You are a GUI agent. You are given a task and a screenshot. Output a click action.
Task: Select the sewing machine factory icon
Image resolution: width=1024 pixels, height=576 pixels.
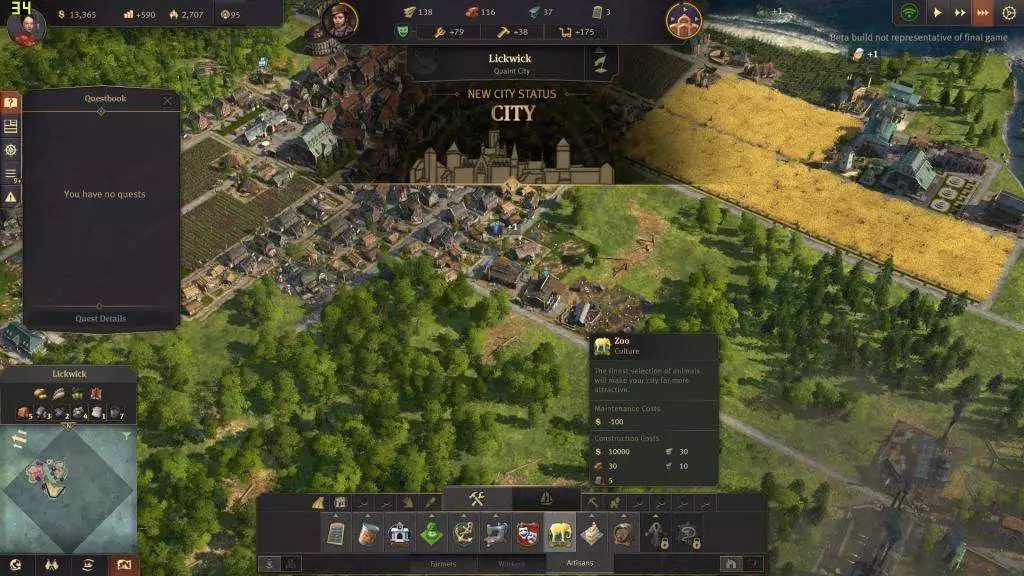coord(496,533)
